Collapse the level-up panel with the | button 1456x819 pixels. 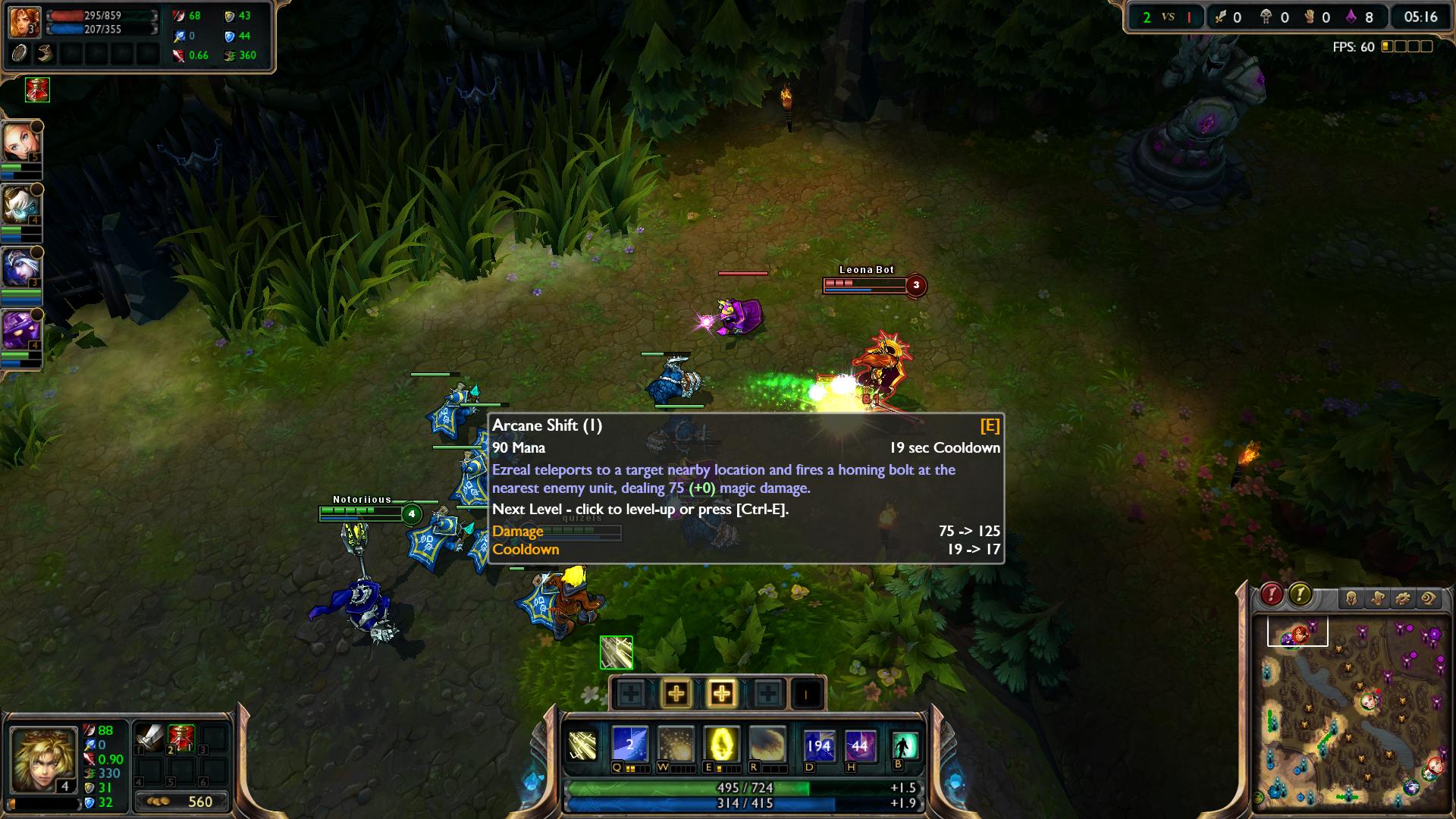tap(807, 692)
